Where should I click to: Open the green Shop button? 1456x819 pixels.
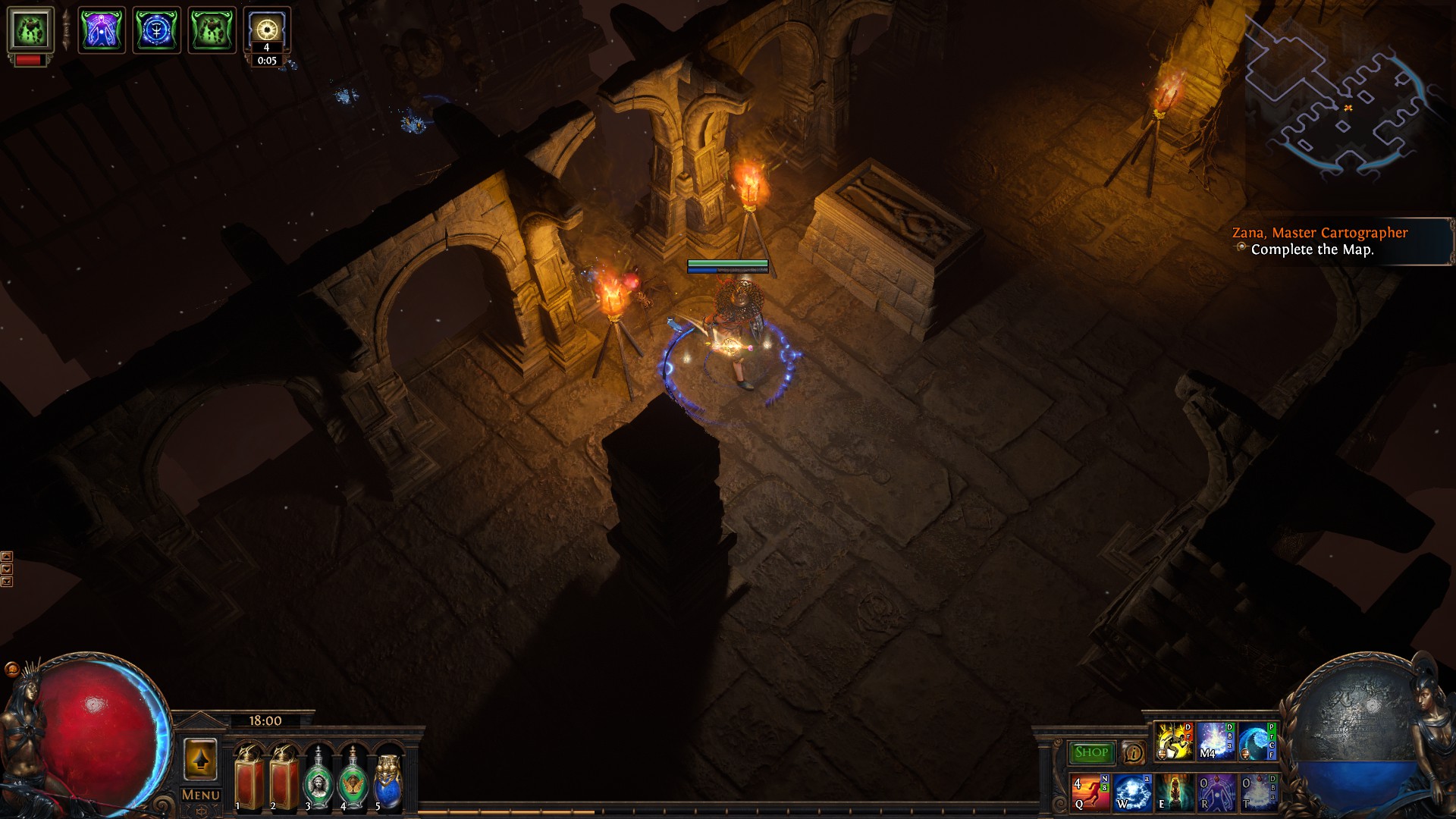1091,752
